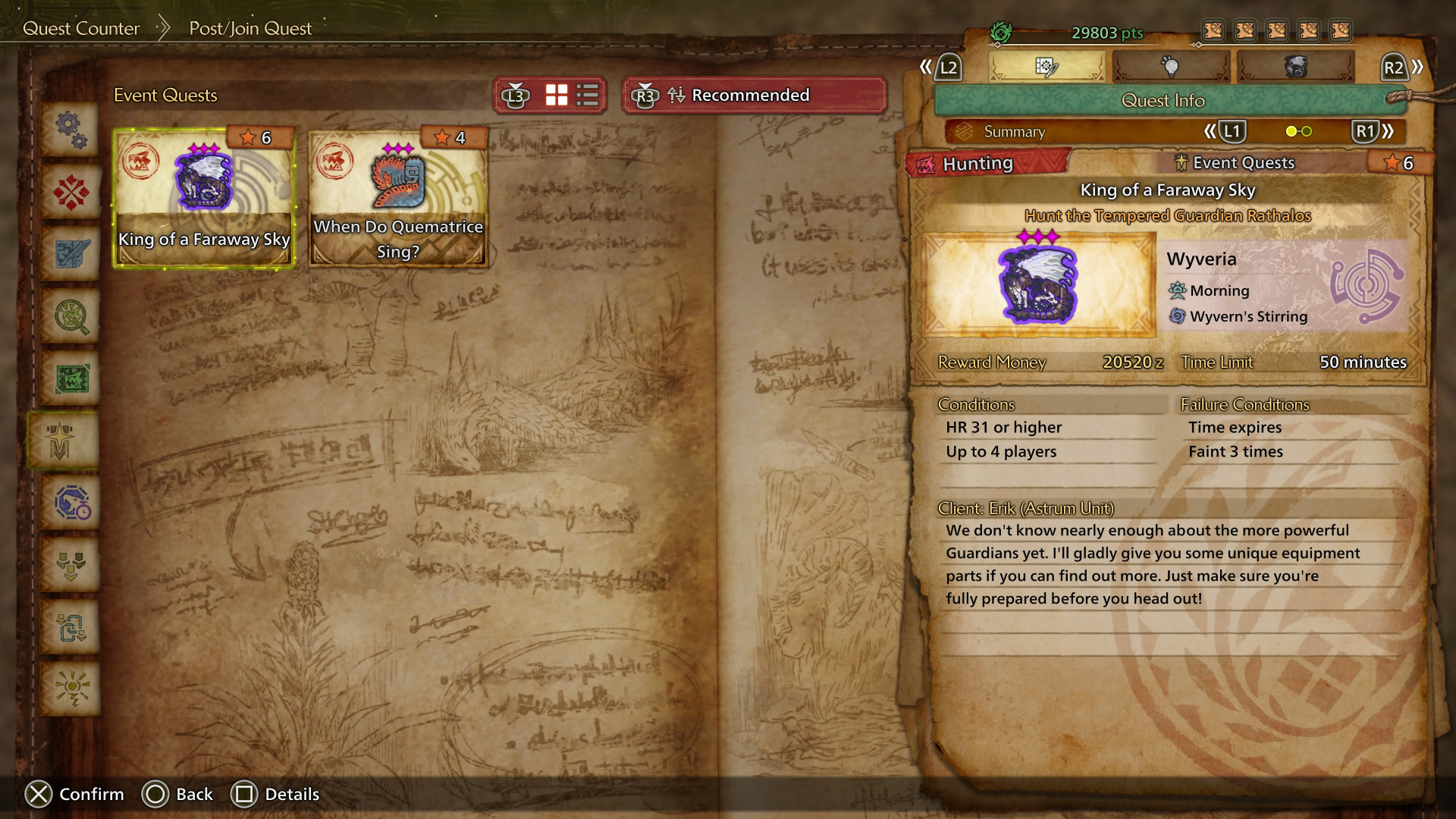
Task: Switch to the quest info notepad tab
Action: click(1046, 67)
